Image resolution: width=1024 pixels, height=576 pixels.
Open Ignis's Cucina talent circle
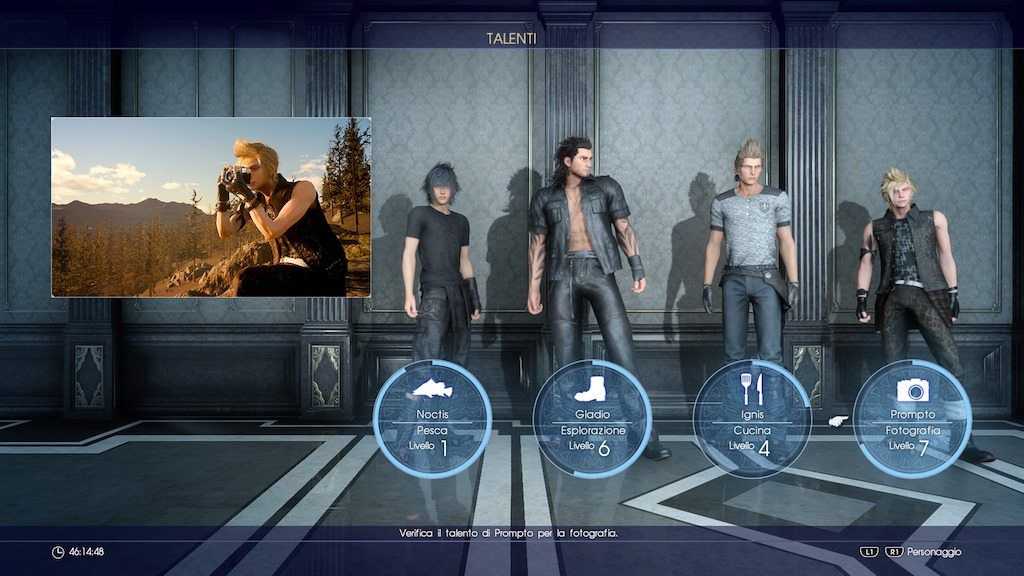tap(752, 418)
